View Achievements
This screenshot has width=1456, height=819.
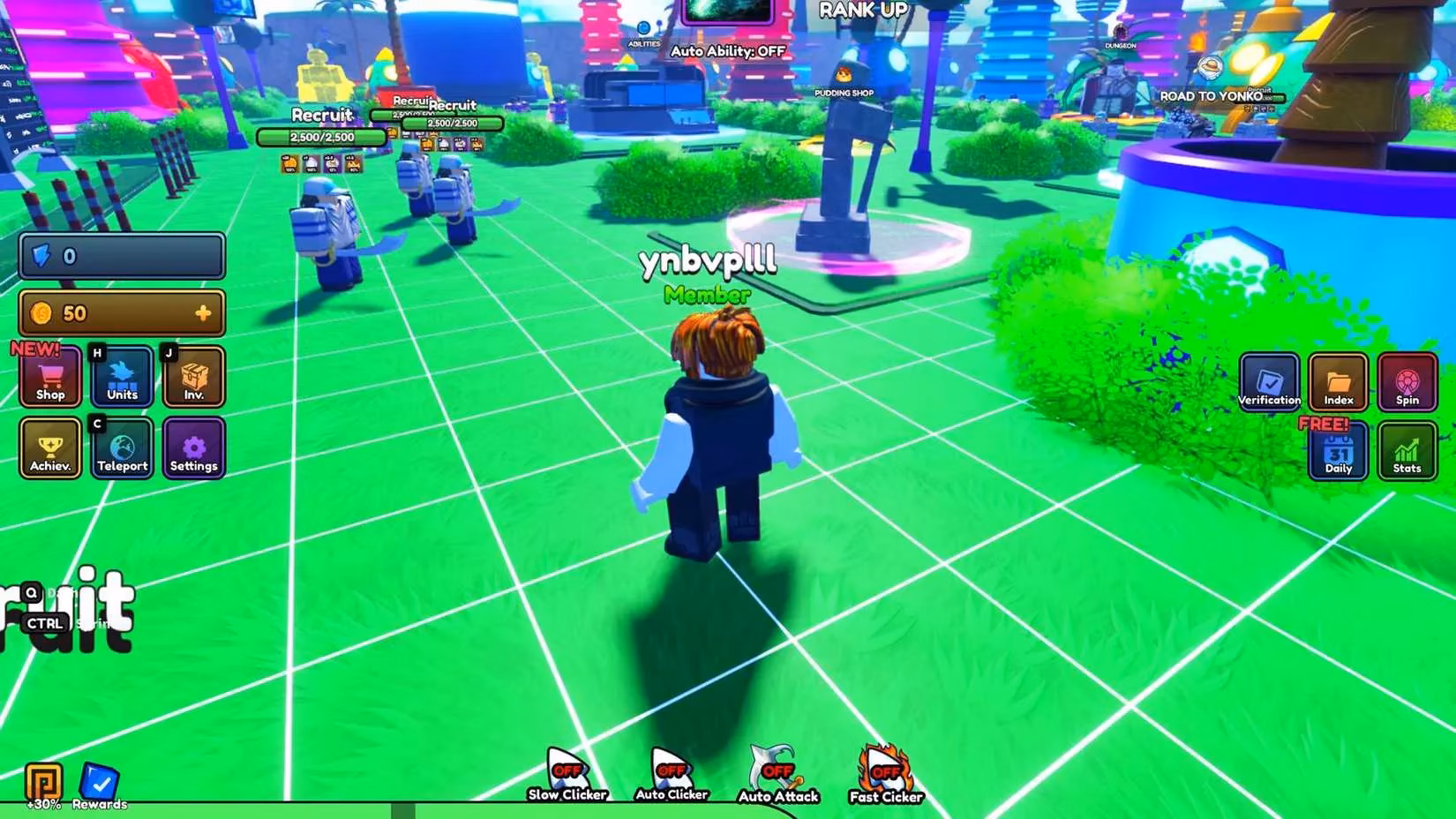(x=49, y=447)
